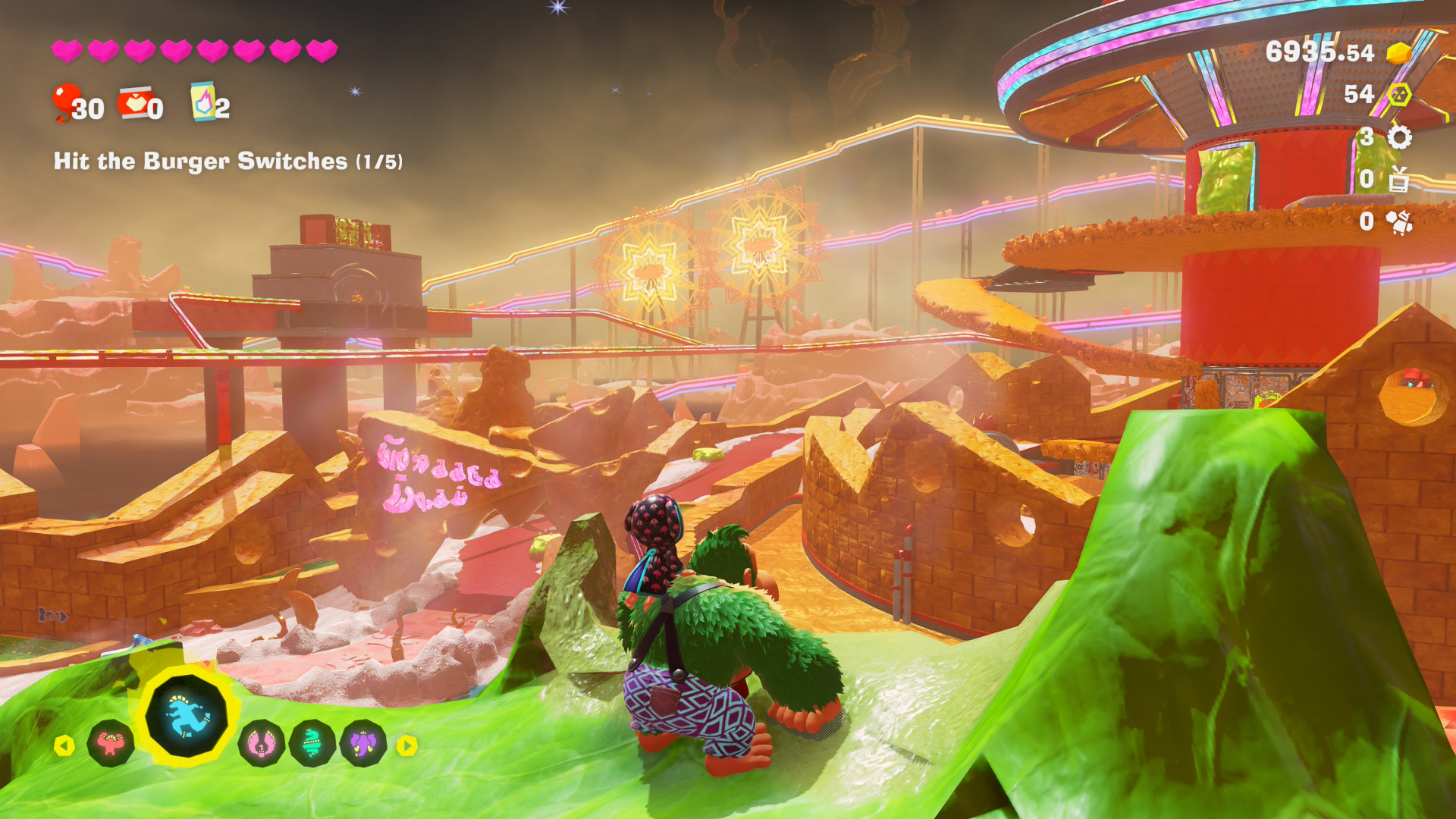Select the red apple juice can
The width and height of the screenshot is (1456, 819).
click(134, 102)
